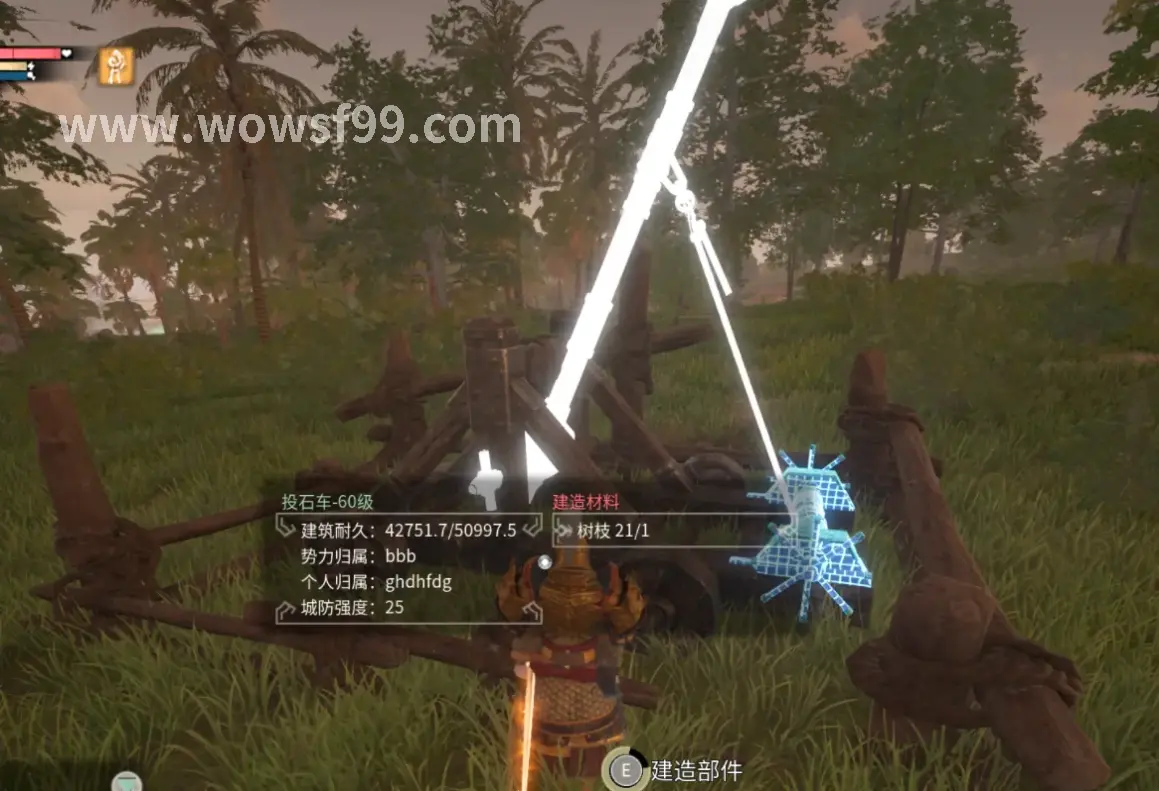Click the orange character status buff icon
This screenshot has width=1159, height=791.
tap(117, 66)
